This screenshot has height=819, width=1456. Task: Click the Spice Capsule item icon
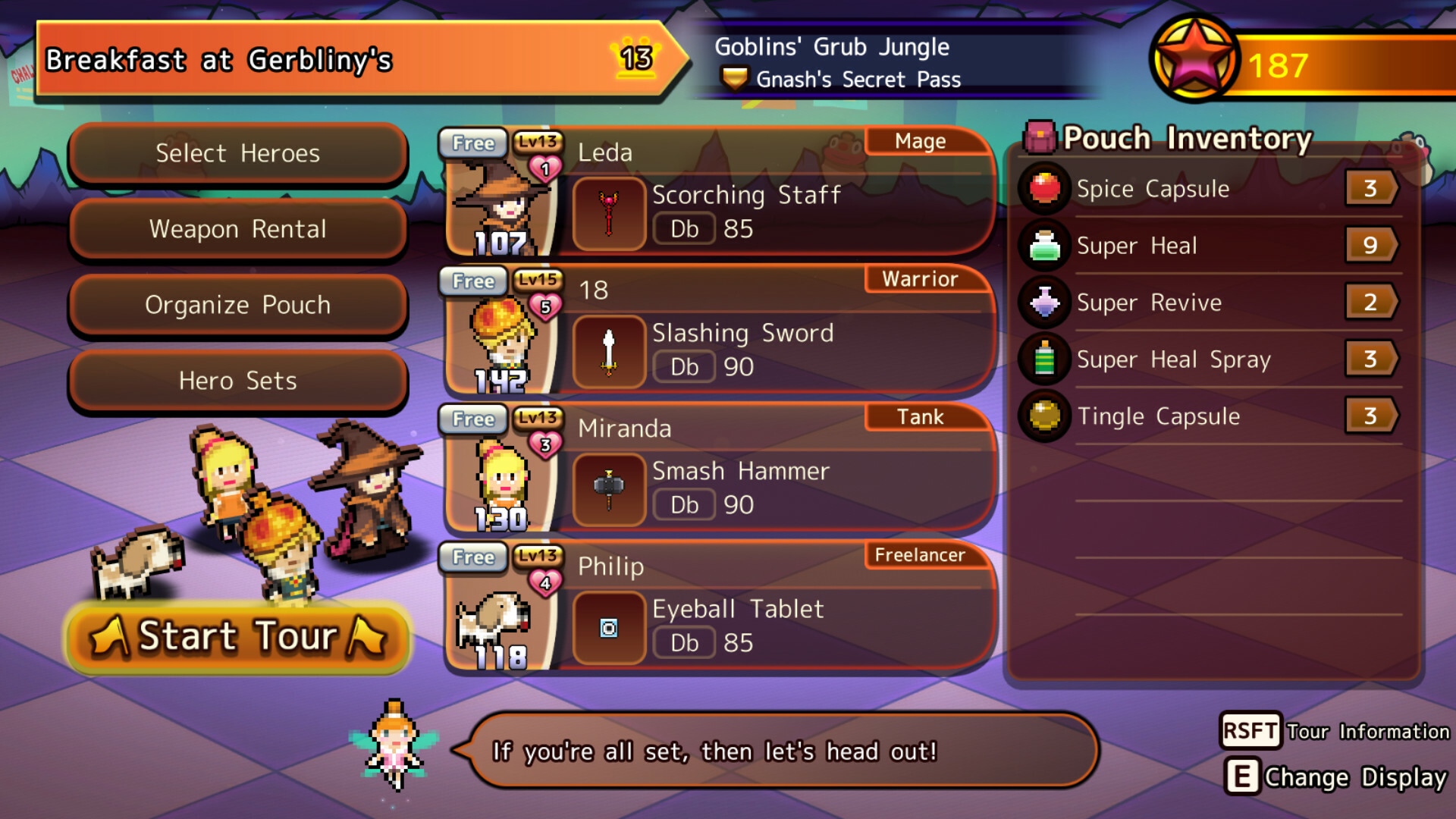pyautogui.click(x=1044, y=188)
